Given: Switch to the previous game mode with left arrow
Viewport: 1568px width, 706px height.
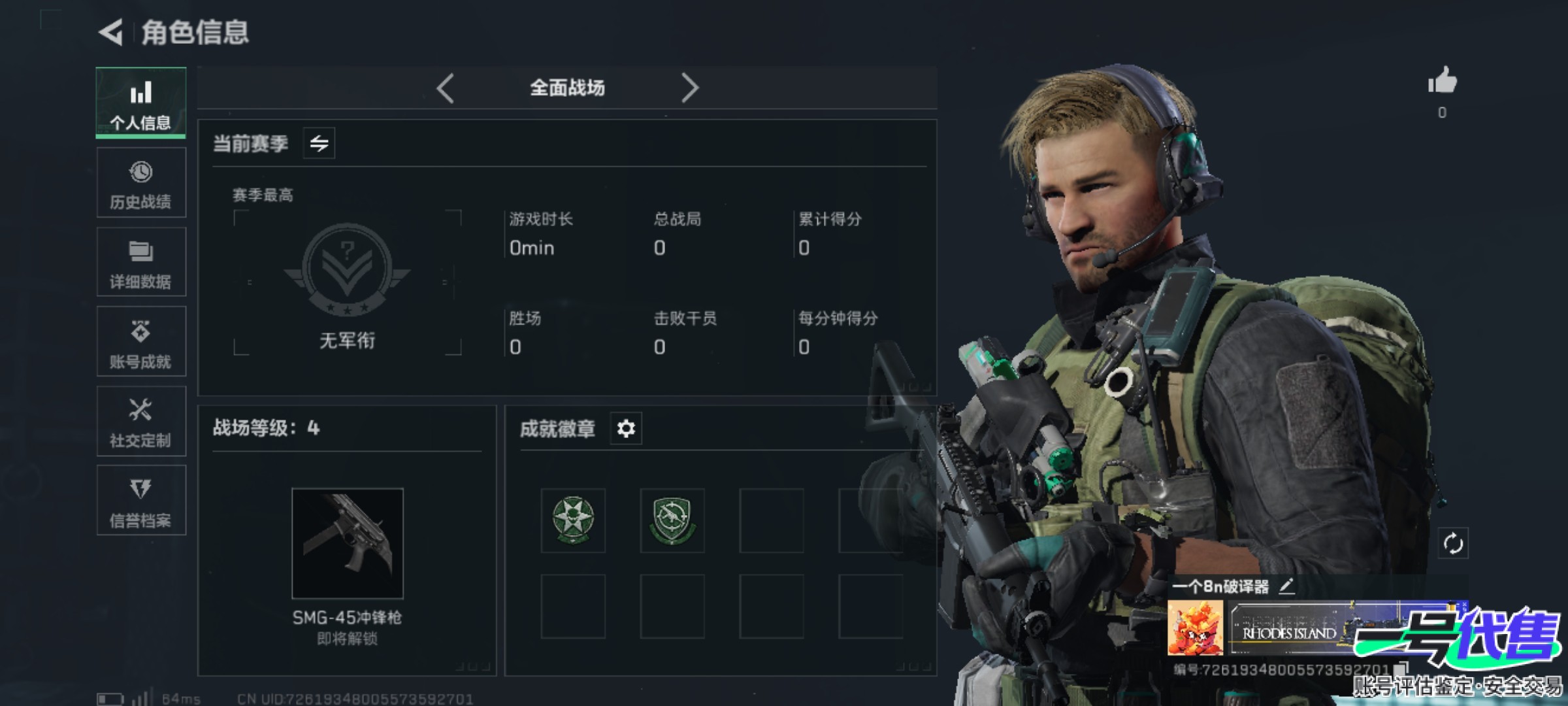Looking at the screenshot, I should [x=446, y=88].
